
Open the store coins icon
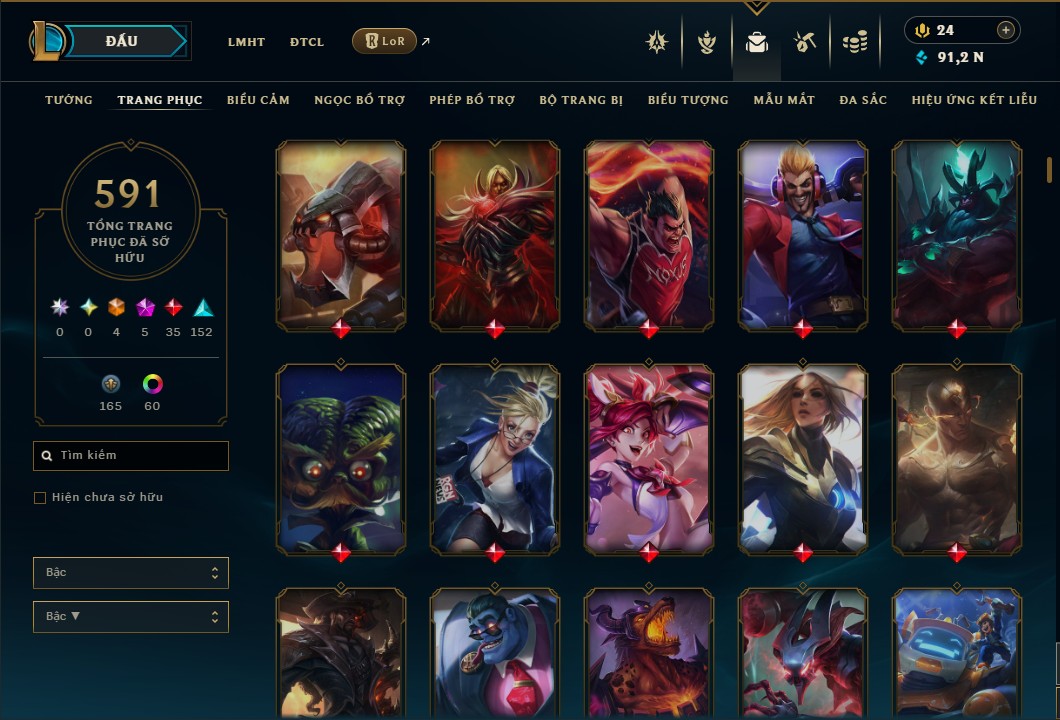click(854, 42)
